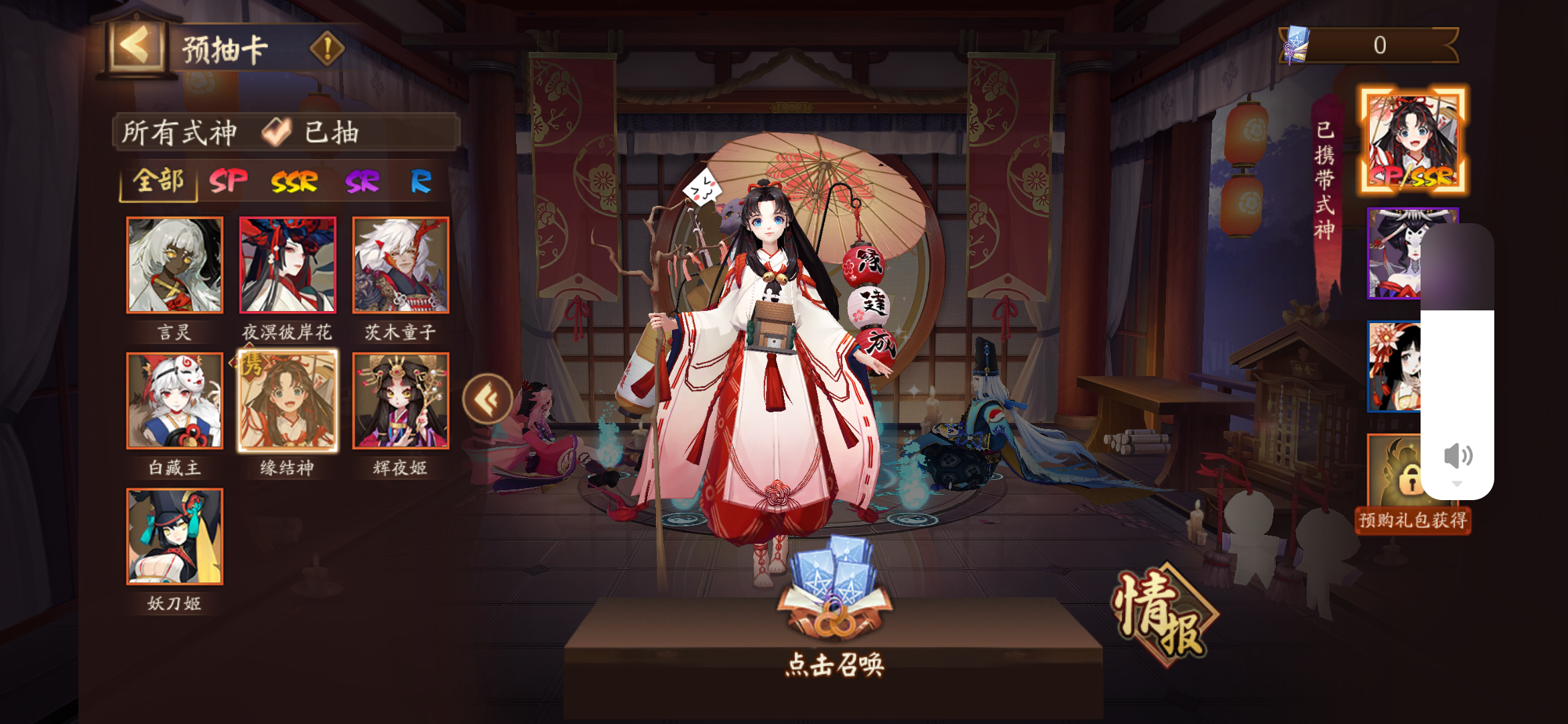Switch to the SSR rarity tab
Screen dimensions: 1568x724
click(295, 180)
